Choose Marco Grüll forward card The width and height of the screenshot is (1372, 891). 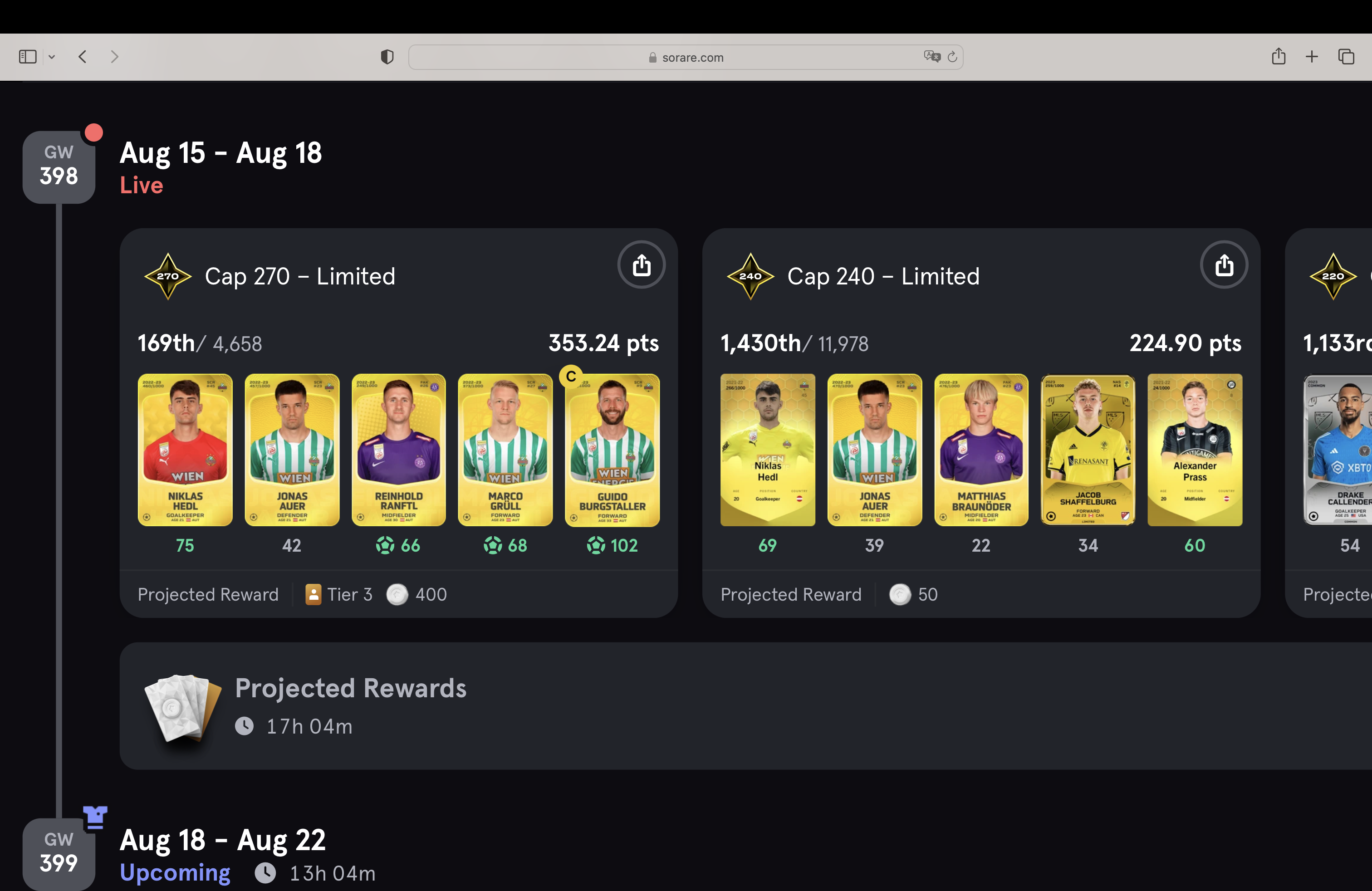[x=505, y=450]
